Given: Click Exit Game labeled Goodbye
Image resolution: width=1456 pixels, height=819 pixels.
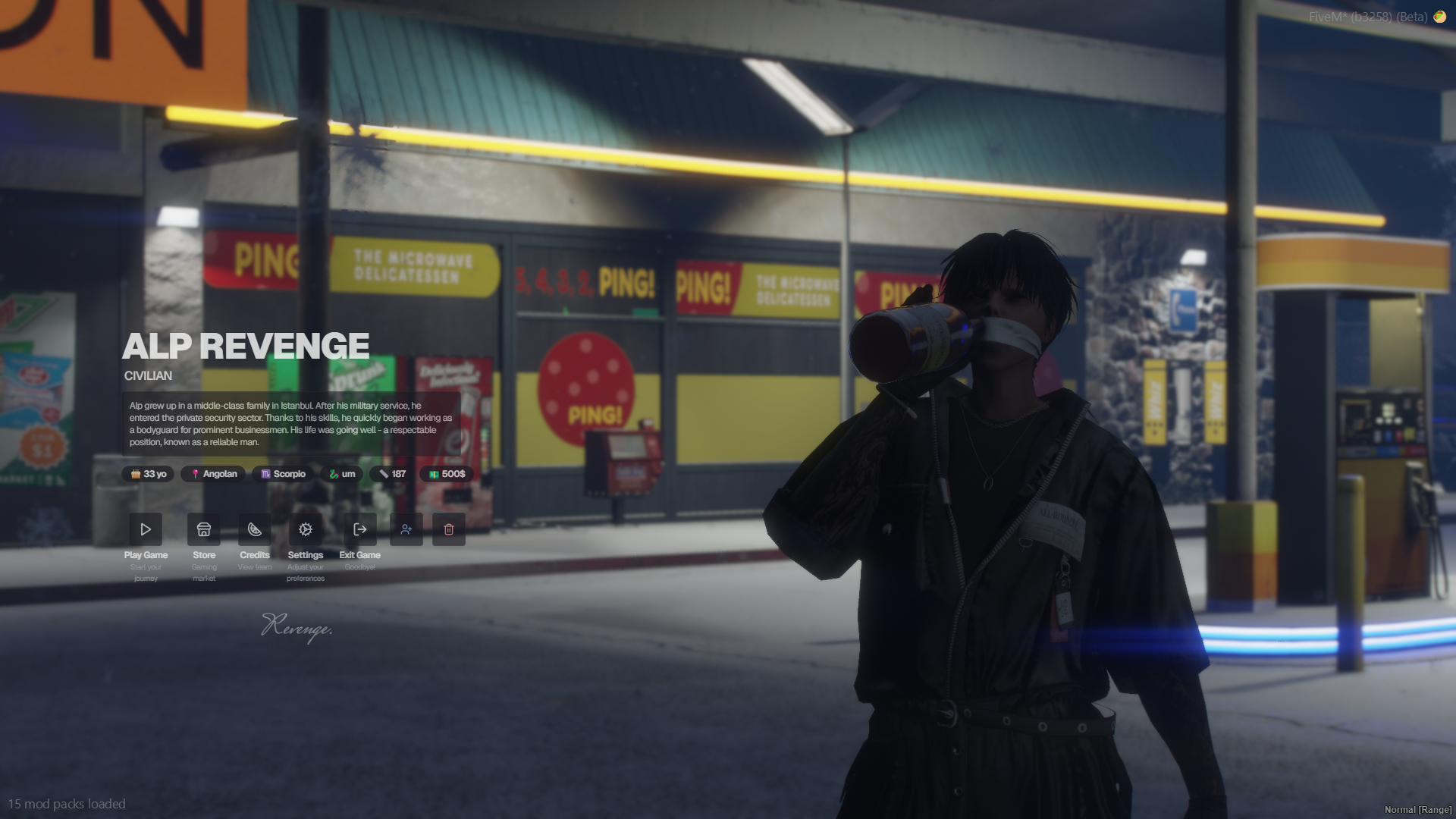Looking at the screenshot, I should point(359,555).
